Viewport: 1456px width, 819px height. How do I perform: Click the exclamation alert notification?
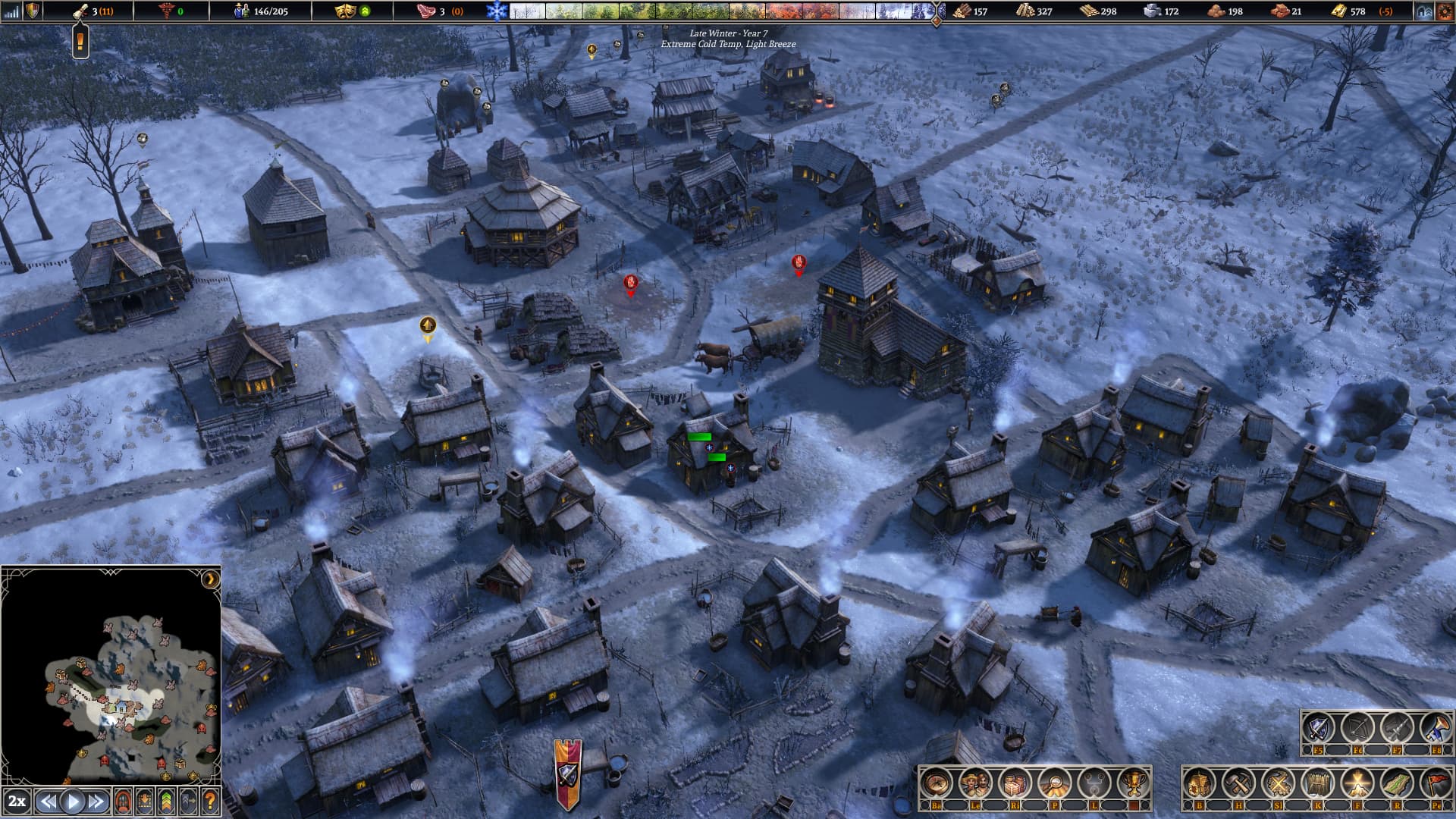tap(80, 40)
